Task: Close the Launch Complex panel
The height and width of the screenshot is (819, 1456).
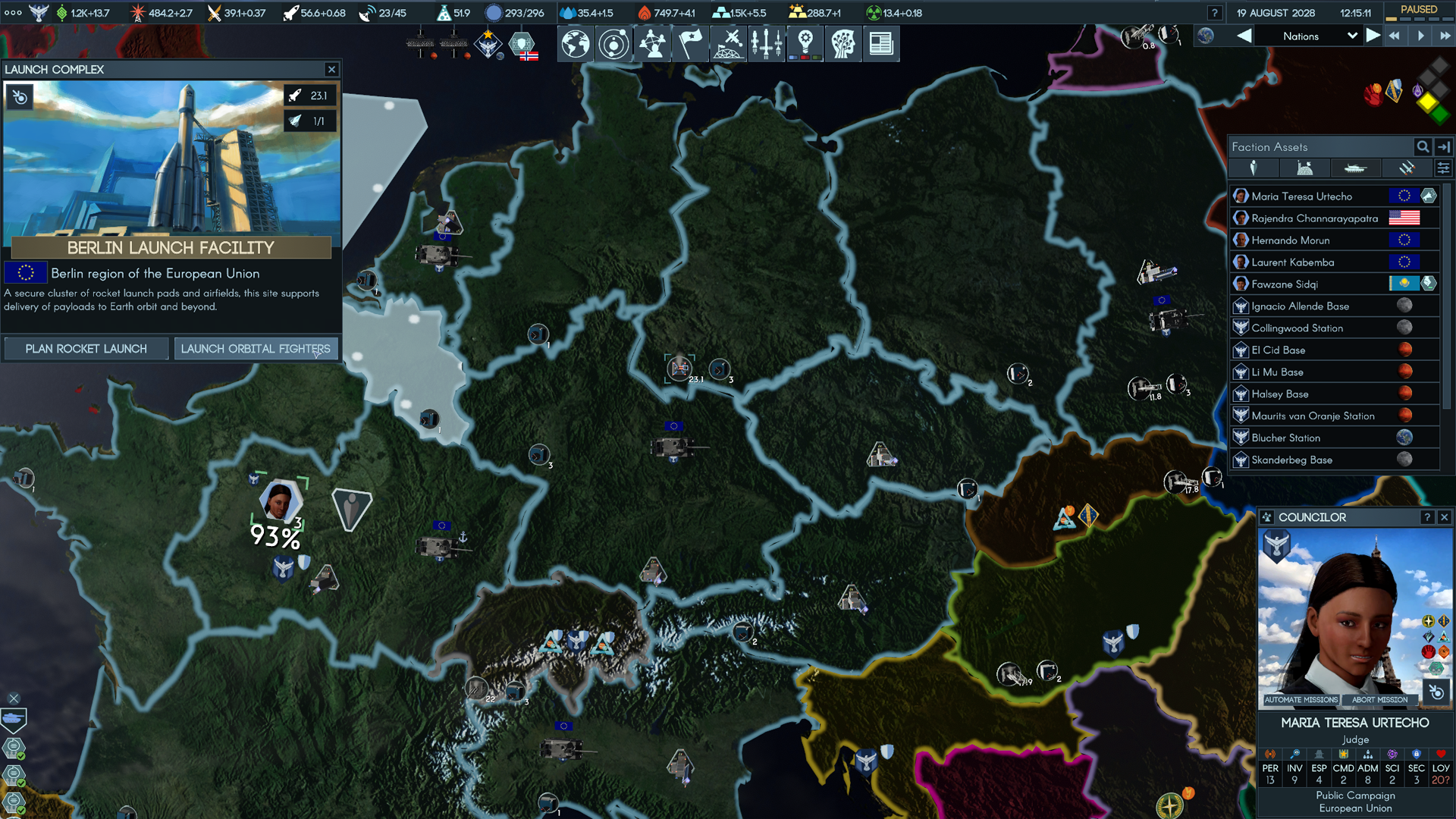Action: pos(331,69)
